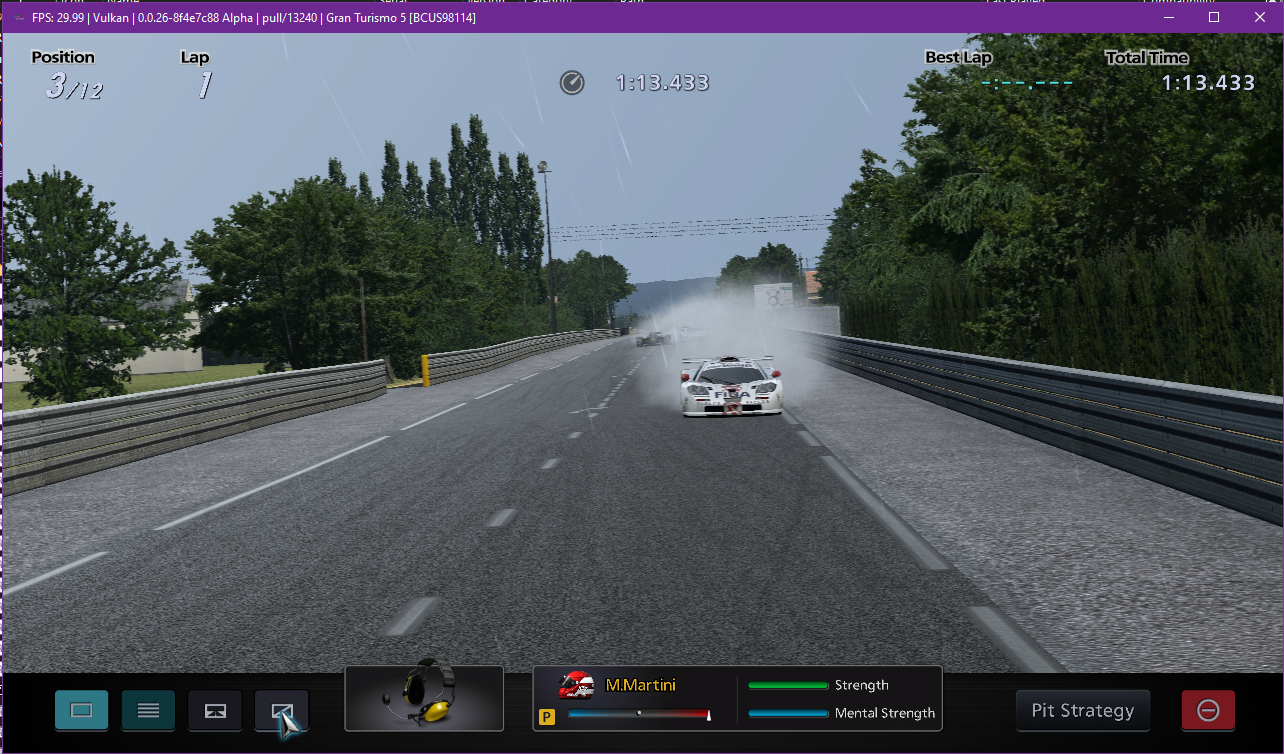
Task: Select the single-screen view button
Action: (82, 710)
